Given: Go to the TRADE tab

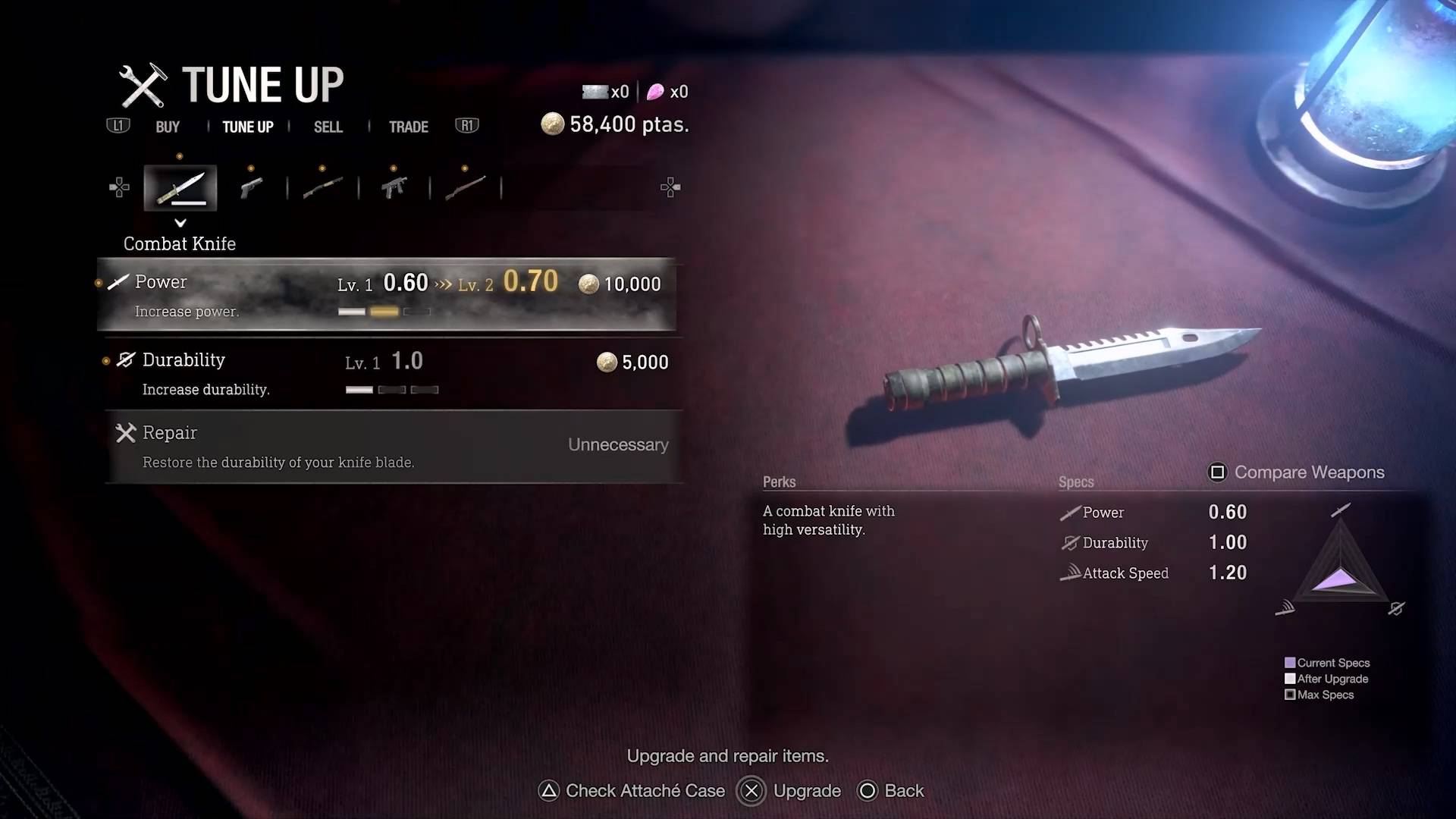Looking at the screenshot, I should click(408, 127).
